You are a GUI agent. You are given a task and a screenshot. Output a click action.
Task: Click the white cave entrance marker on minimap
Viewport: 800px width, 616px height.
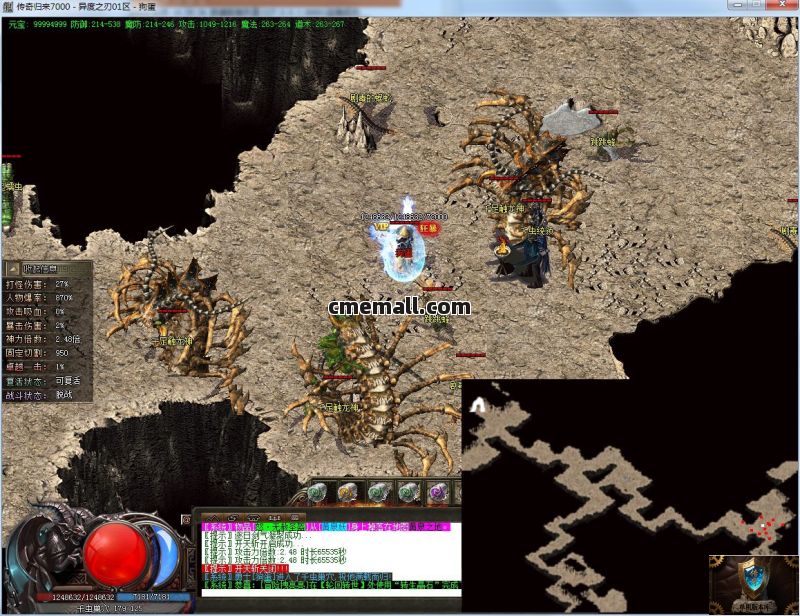(478, 404)
